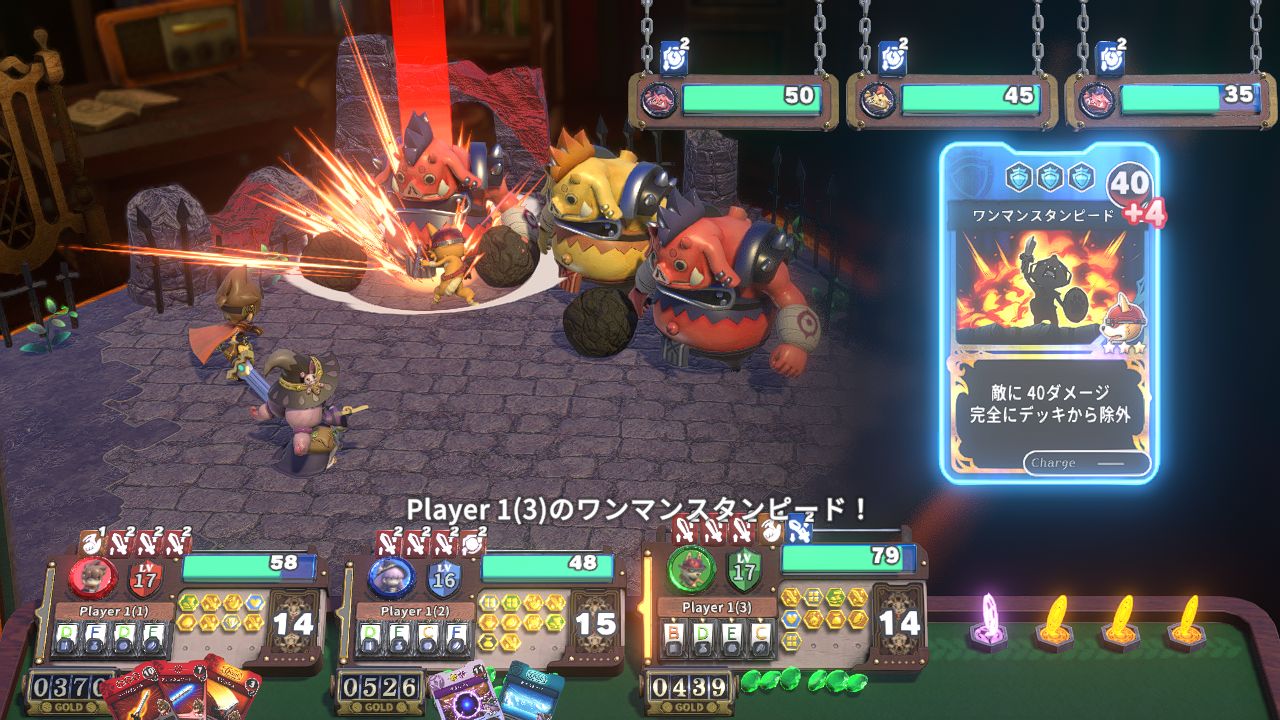Click blue card-back counter above the 50 HP enemy bar
The width and height of the screenshot is (1280, 720).
click(673, 57)
